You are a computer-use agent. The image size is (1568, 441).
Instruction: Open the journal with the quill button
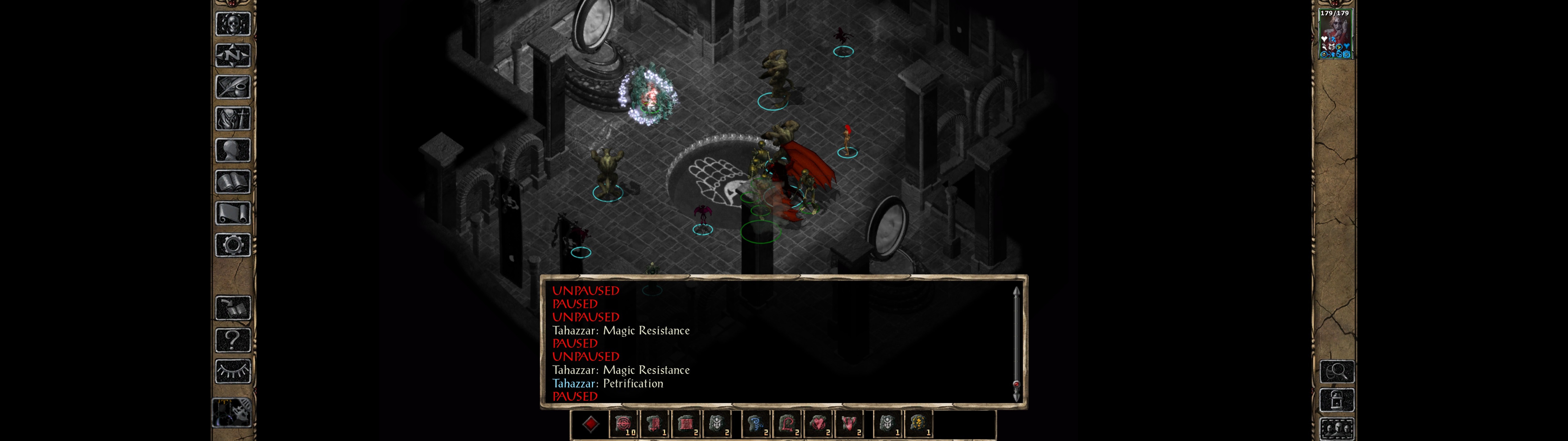(x=232, y=87)
